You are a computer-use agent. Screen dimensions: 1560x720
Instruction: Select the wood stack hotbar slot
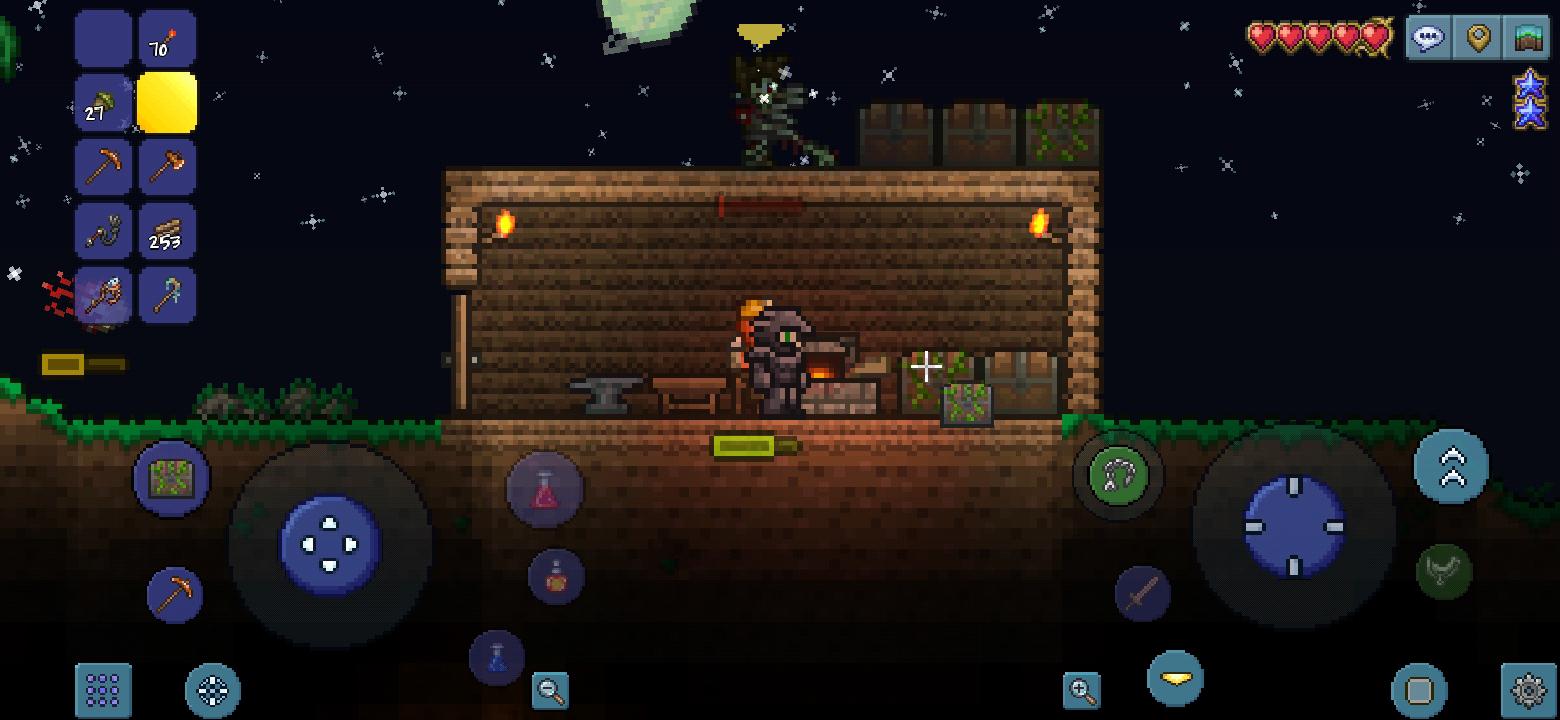click(168, 230)
